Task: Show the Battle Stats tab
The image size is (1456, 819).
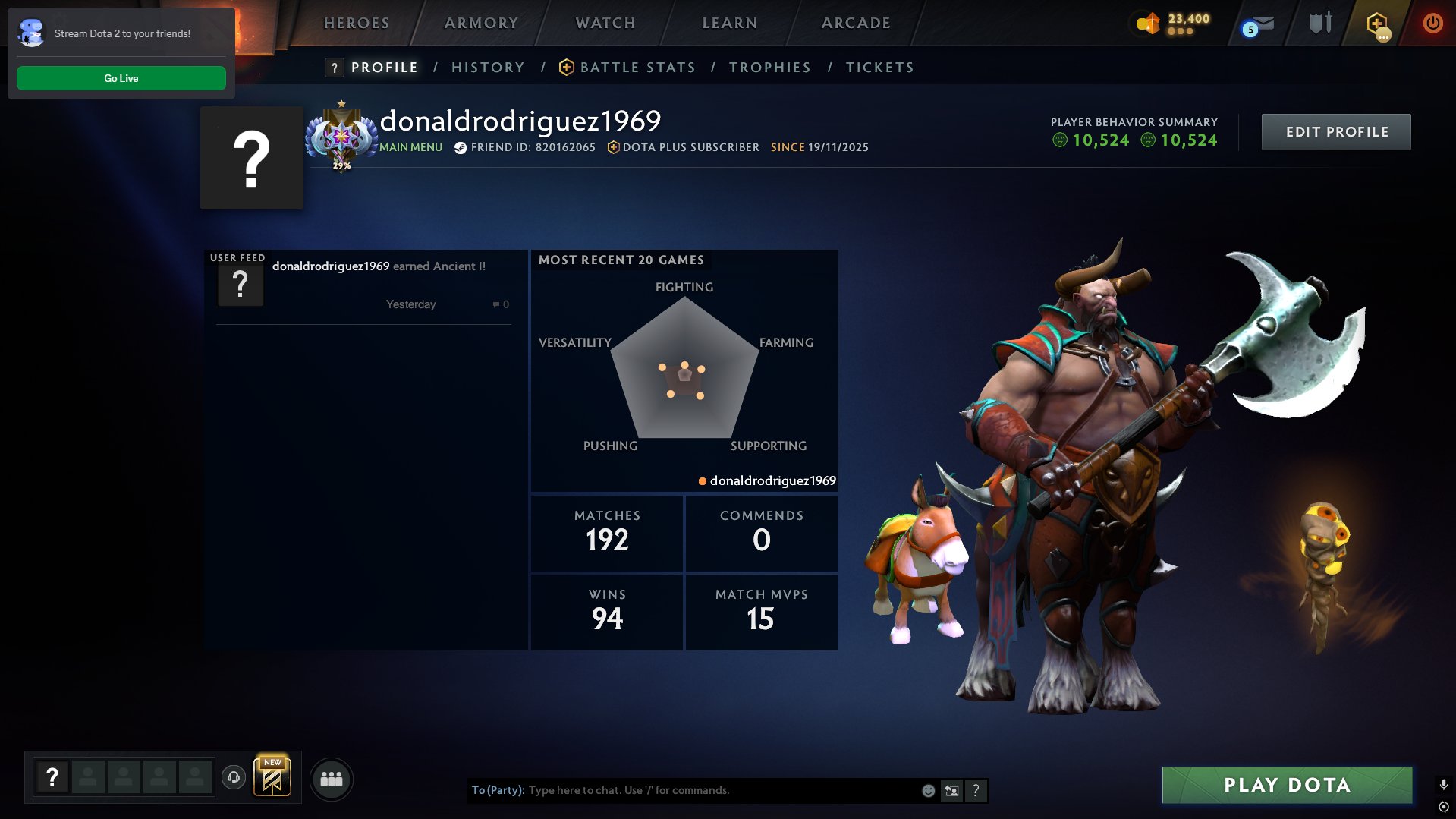Action: (637, 68)
